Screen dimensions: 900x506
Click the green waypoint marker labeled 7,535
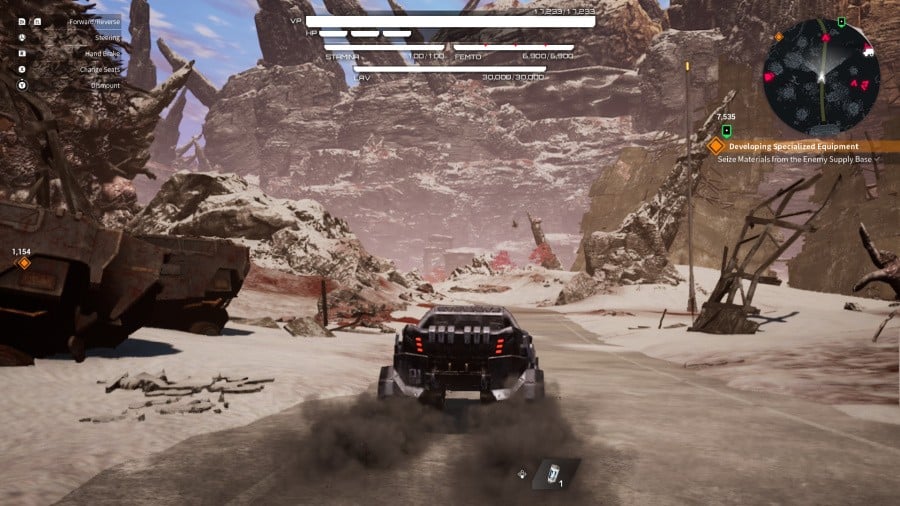pyautogui.click(x=727, y=131)
